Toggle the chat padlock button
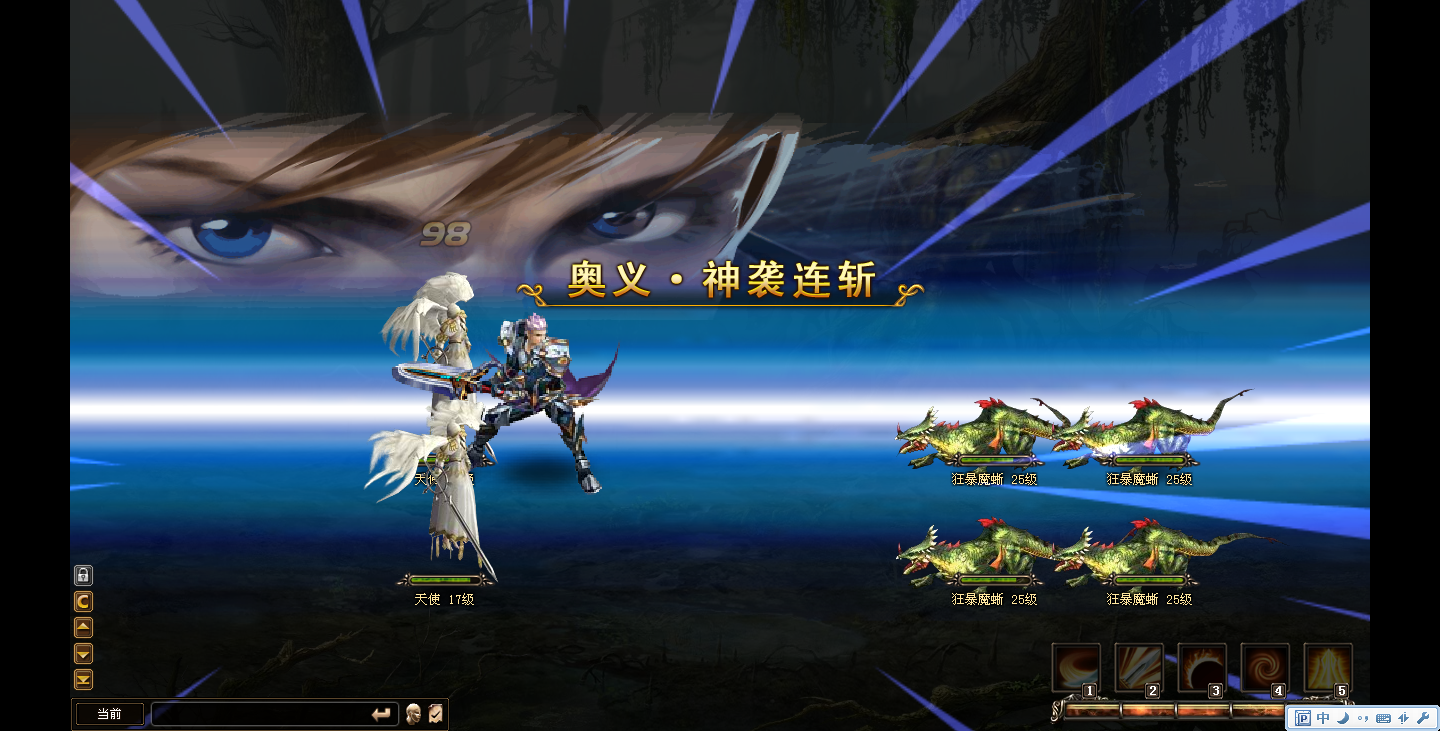The width and height of the screenshot is (1440, 731). 84,575
